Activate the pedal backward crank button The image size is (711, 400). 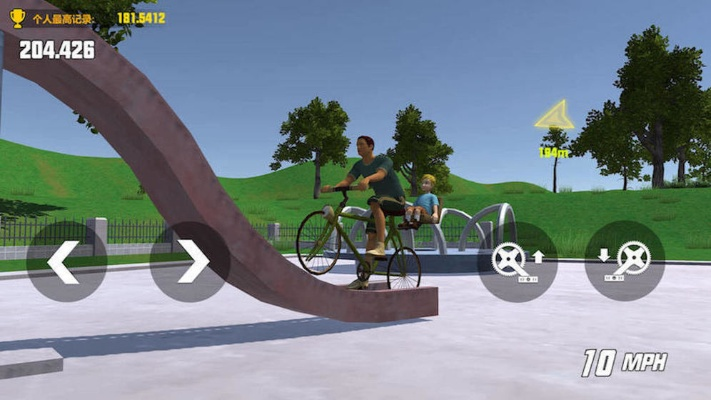(624, 261)
